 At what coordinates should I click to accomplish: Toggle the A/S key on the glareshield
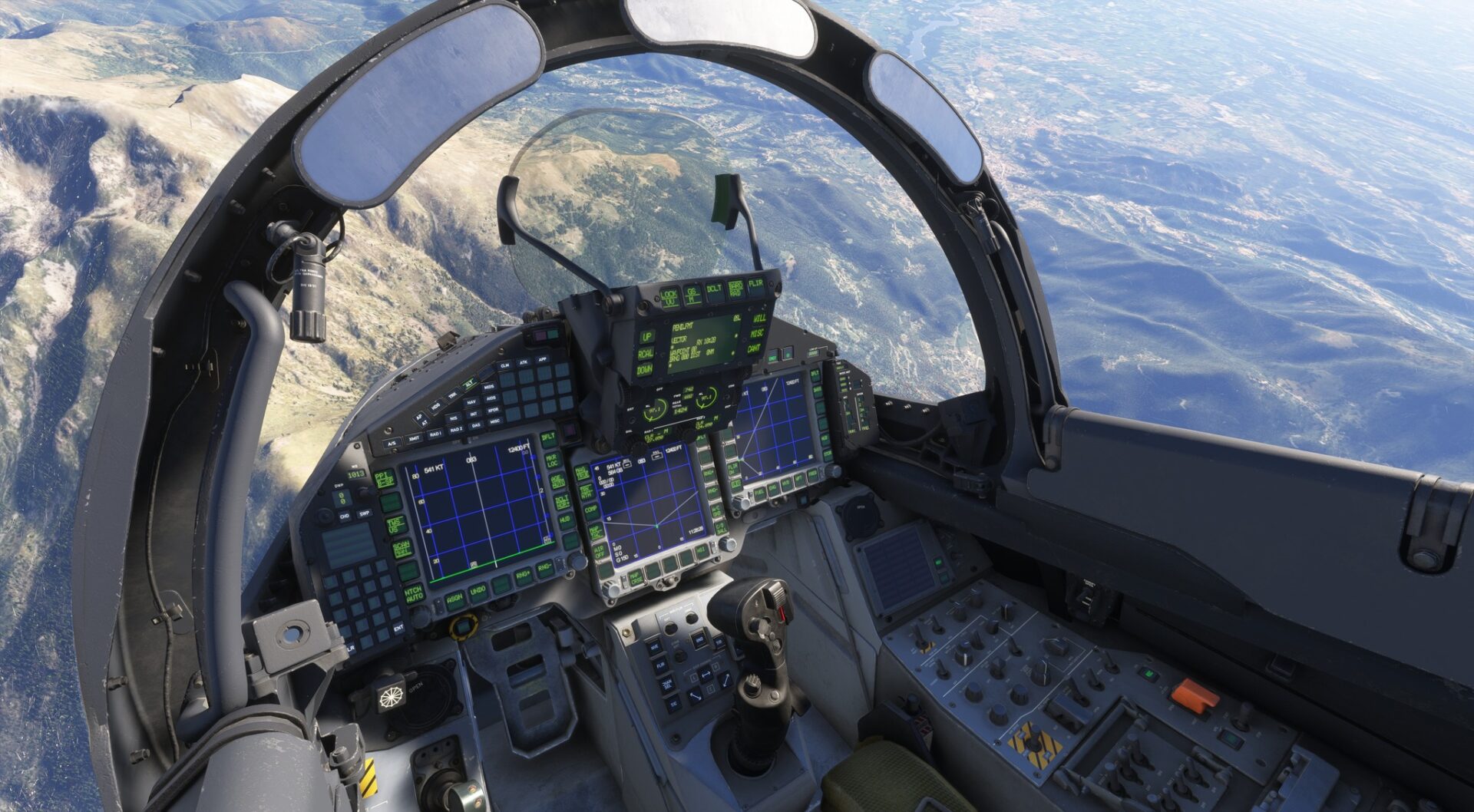click(392, 444)
